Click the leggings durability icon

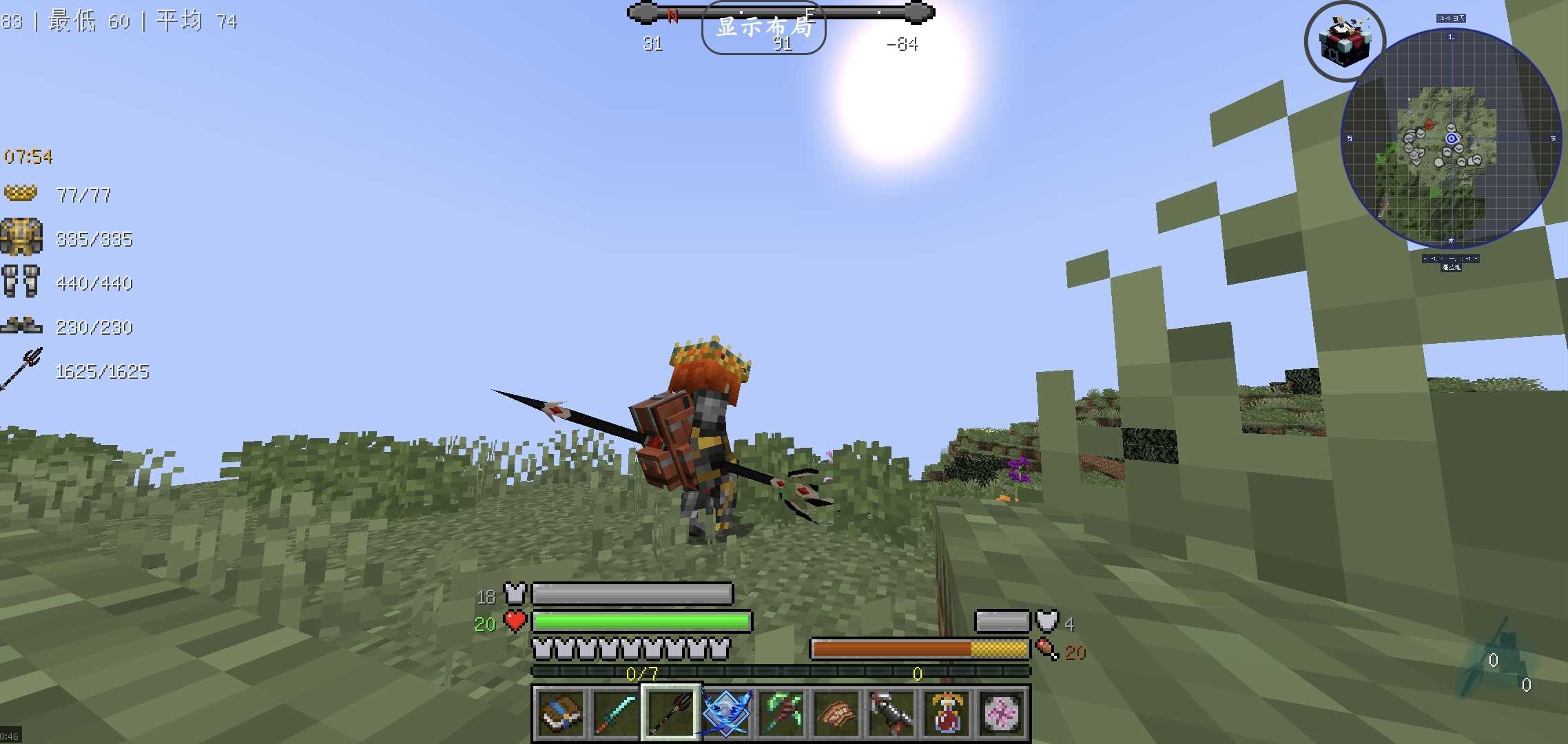point(21,282)
